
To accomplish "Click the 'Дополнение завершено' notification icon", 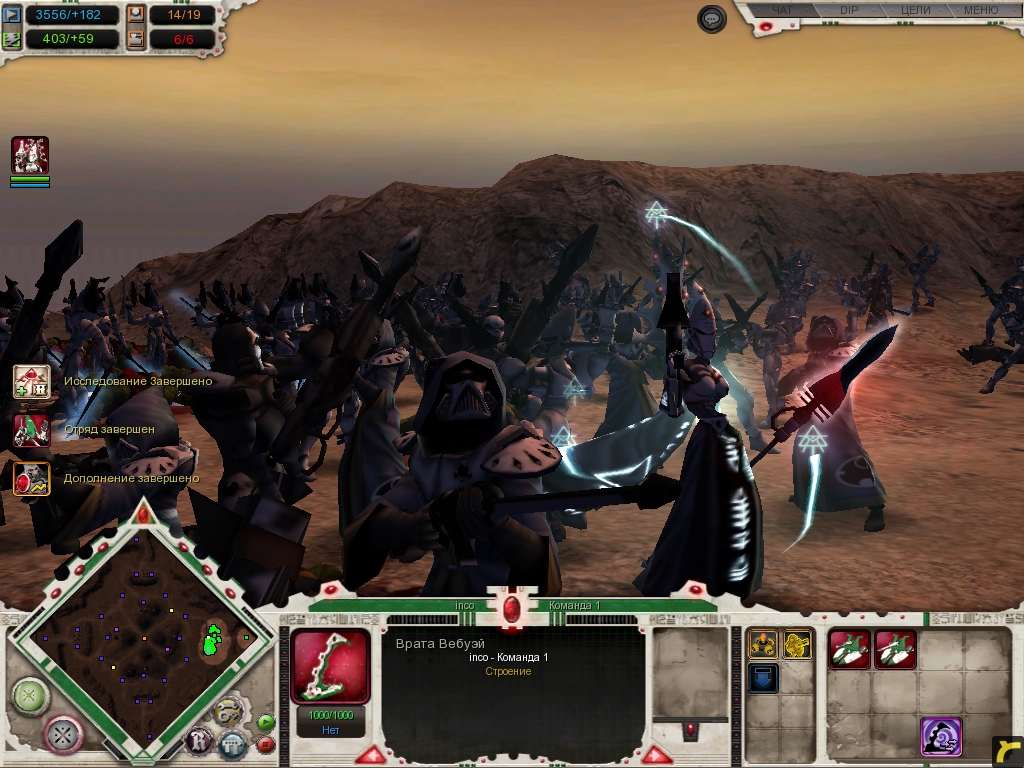I will (x=31, y=479).
